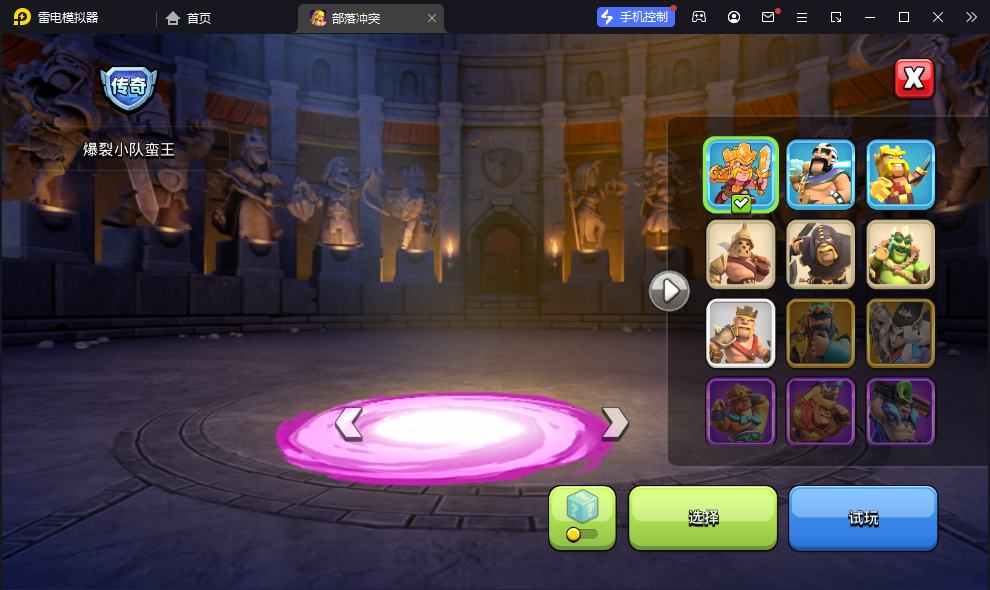Collapse the skin panel with round arrow button
Screen dimensions: 990x590
pos(669,291)
